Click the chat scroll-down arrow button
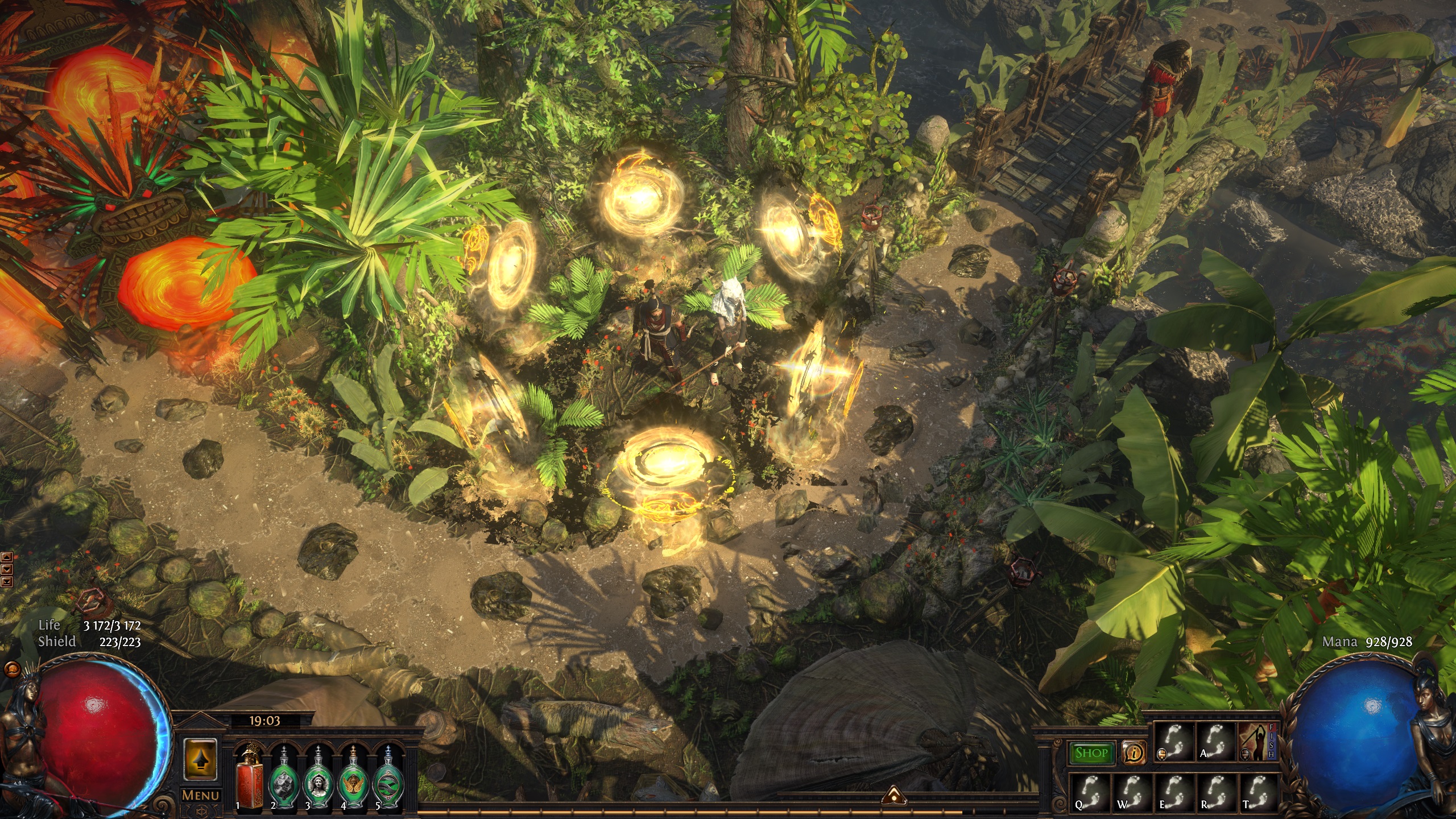The image size is (1456, 819). 7,569
